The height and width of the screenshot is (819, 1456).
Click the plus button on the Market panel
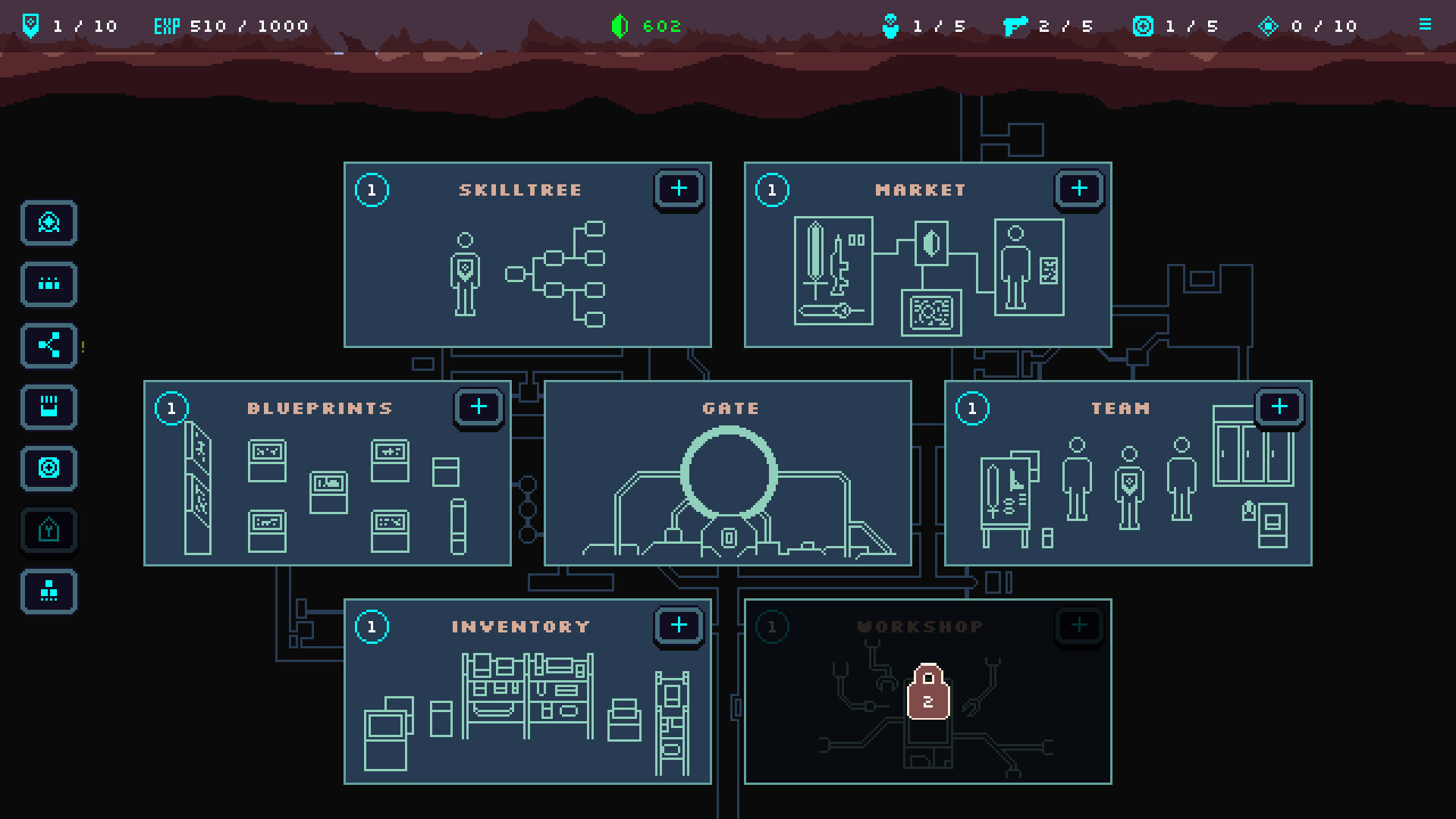[x=1079, y=189]
